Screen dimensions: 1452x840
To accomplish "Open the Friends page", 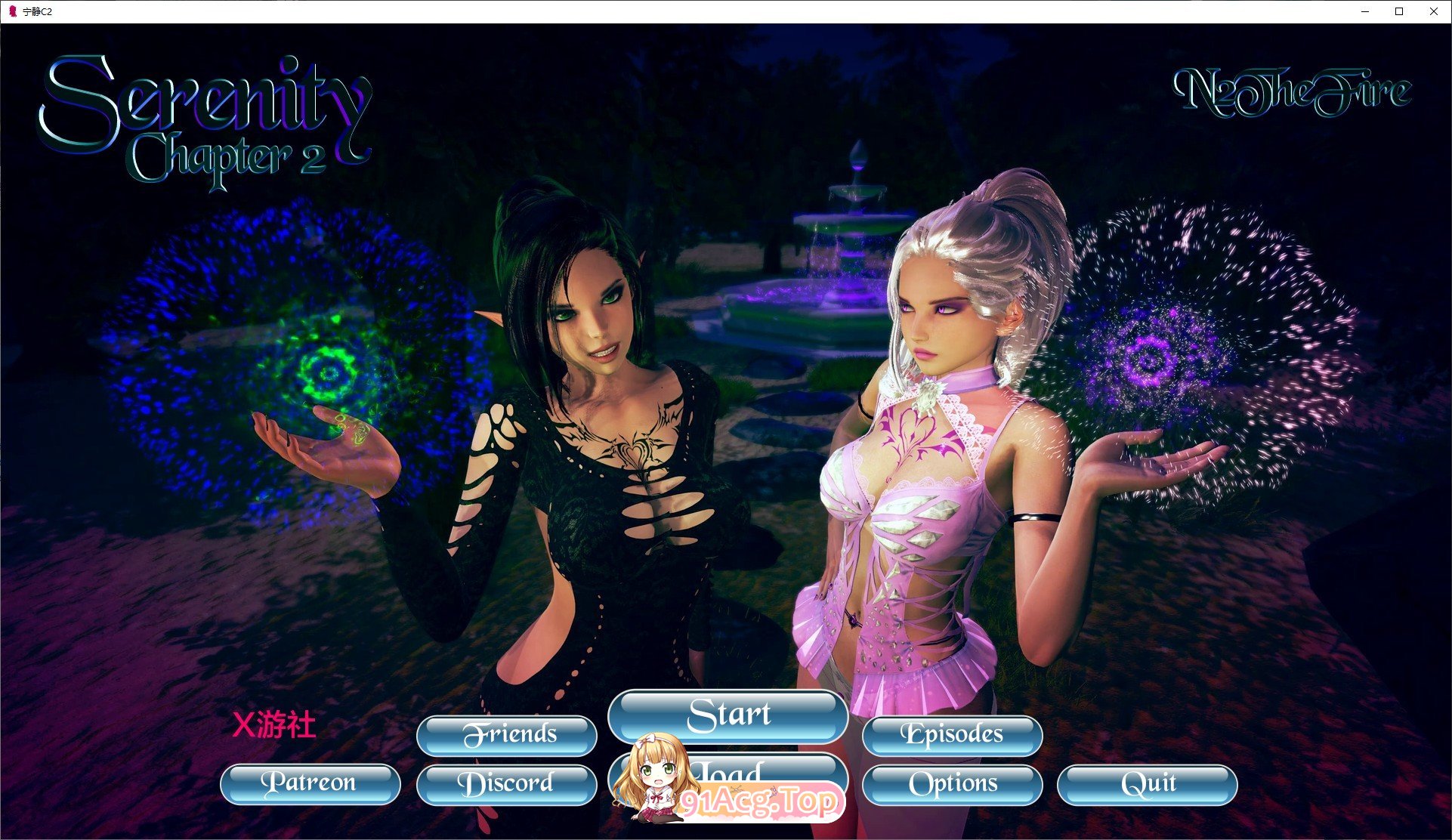I will pos(506,735).
